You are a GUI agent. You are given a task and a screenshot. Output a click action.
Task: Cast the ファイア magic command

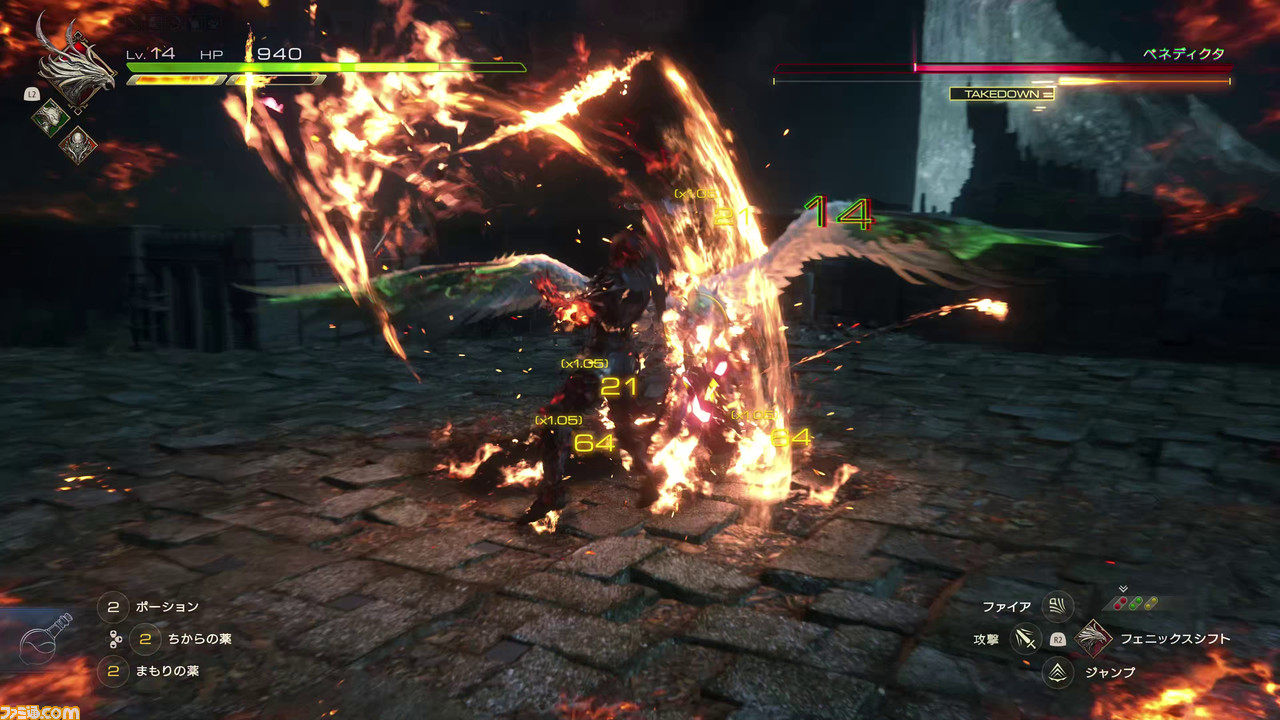[1057, 606]
